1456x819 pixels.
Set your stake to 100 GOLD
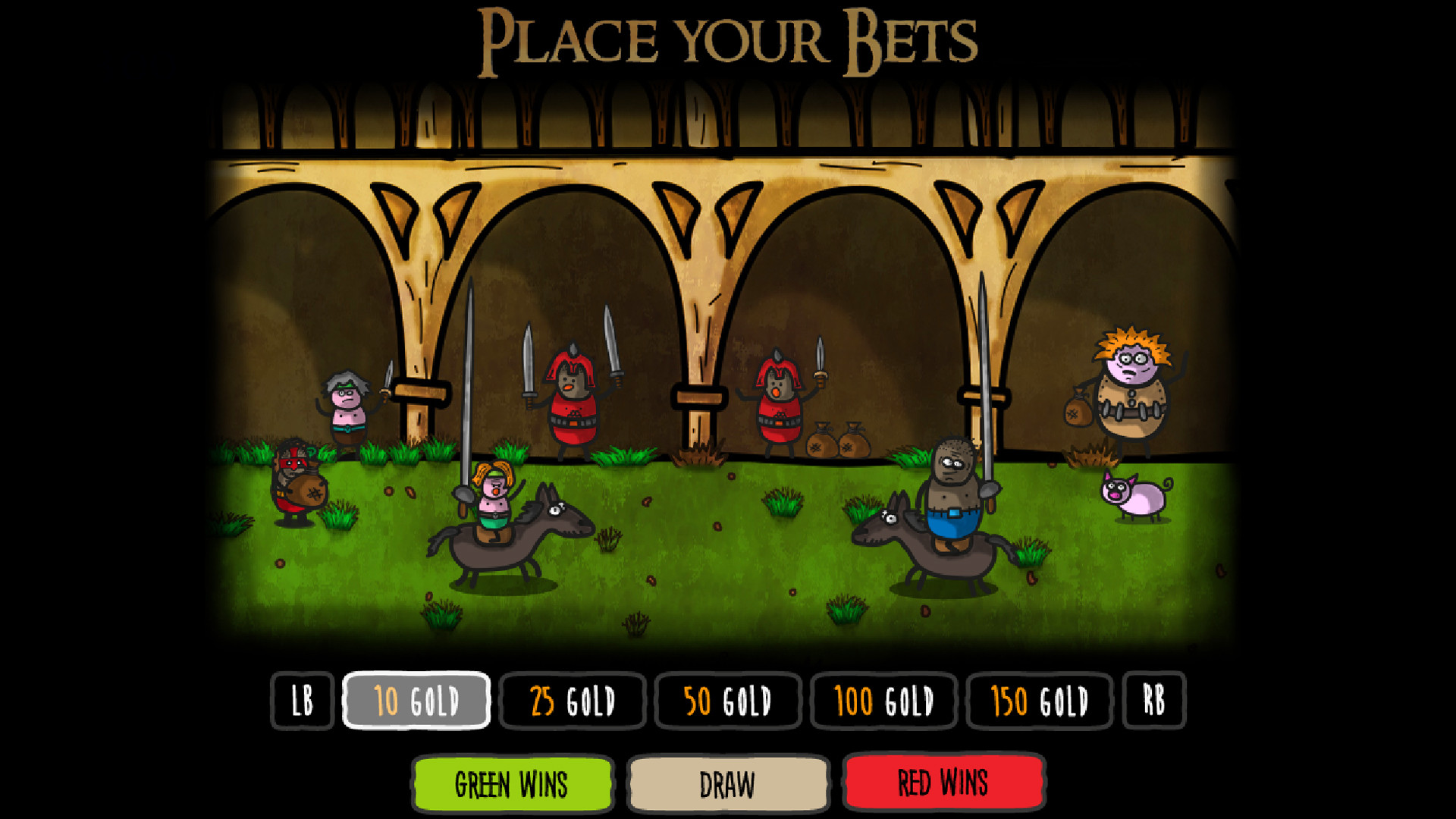[x=883, y=701]
